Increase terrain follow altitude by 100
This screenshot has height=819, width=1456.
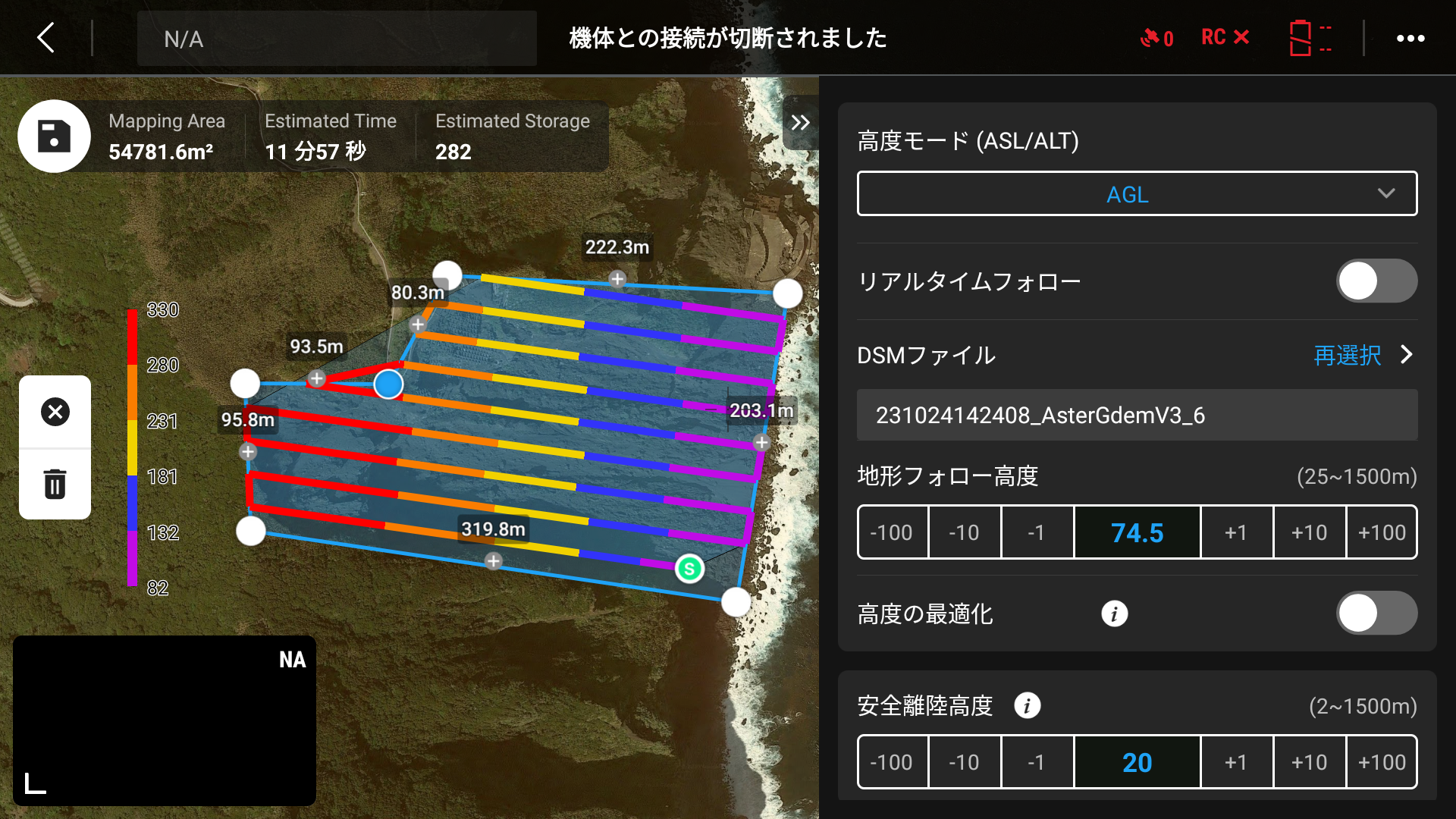[x=1382, y=532]
